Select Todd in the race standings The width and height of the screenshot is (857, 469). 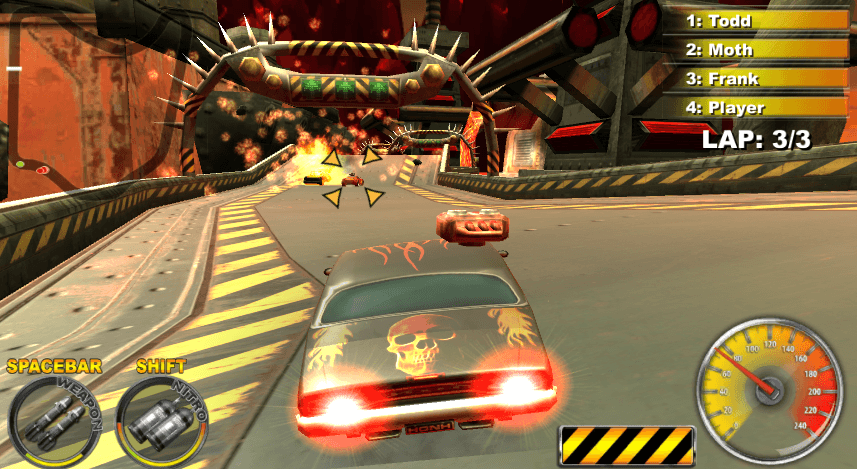pos(758,19)
